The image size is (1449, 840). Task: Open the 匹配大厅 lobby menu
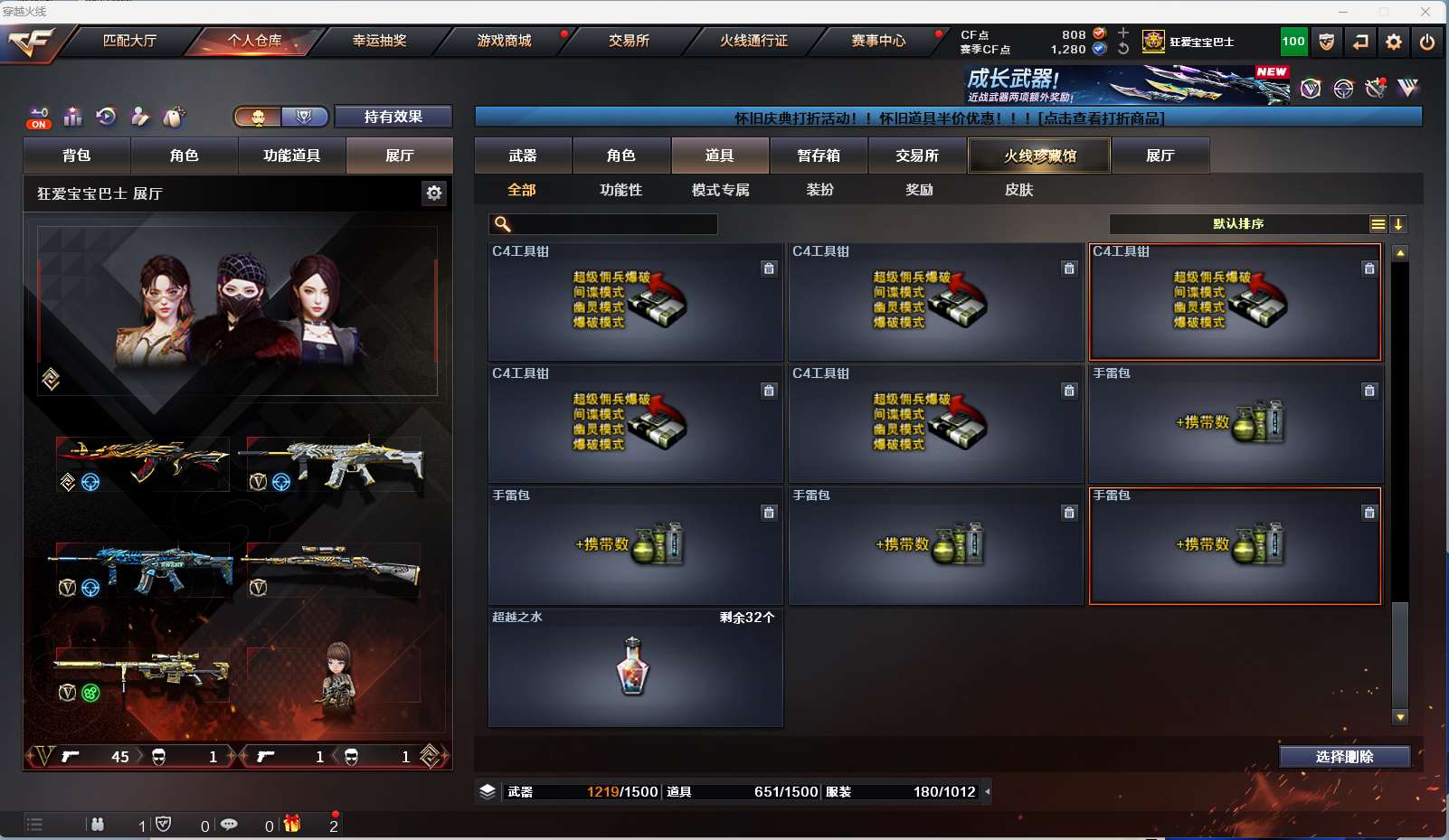click(x=129, y=41)
